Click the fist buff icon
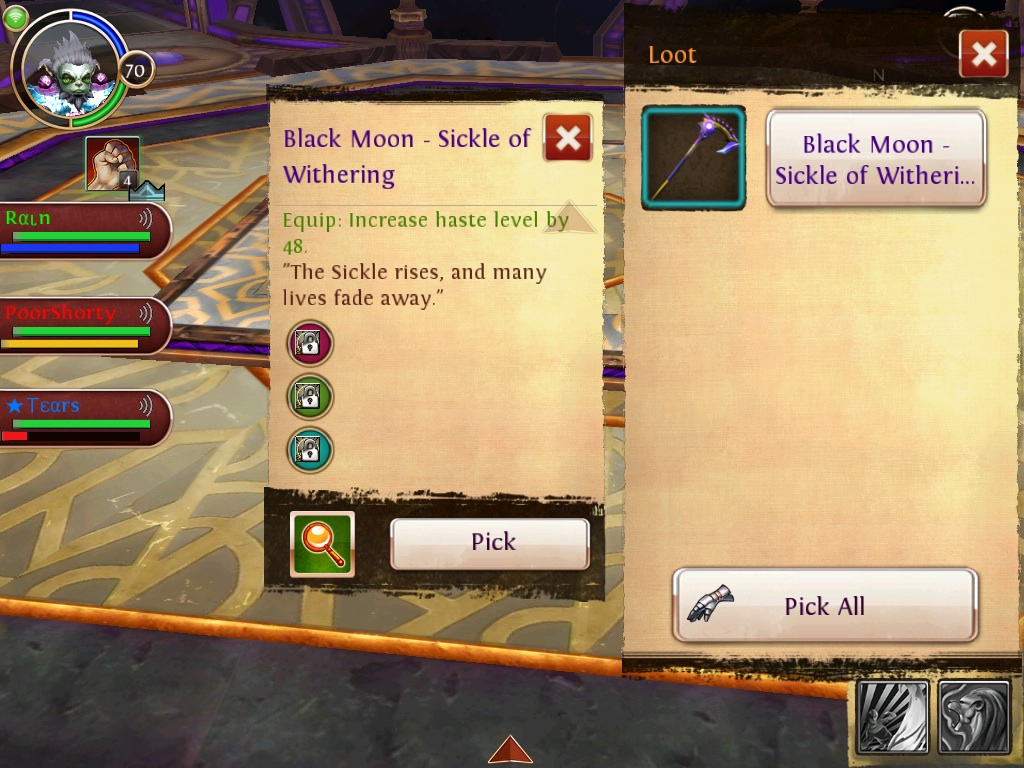 111,163
